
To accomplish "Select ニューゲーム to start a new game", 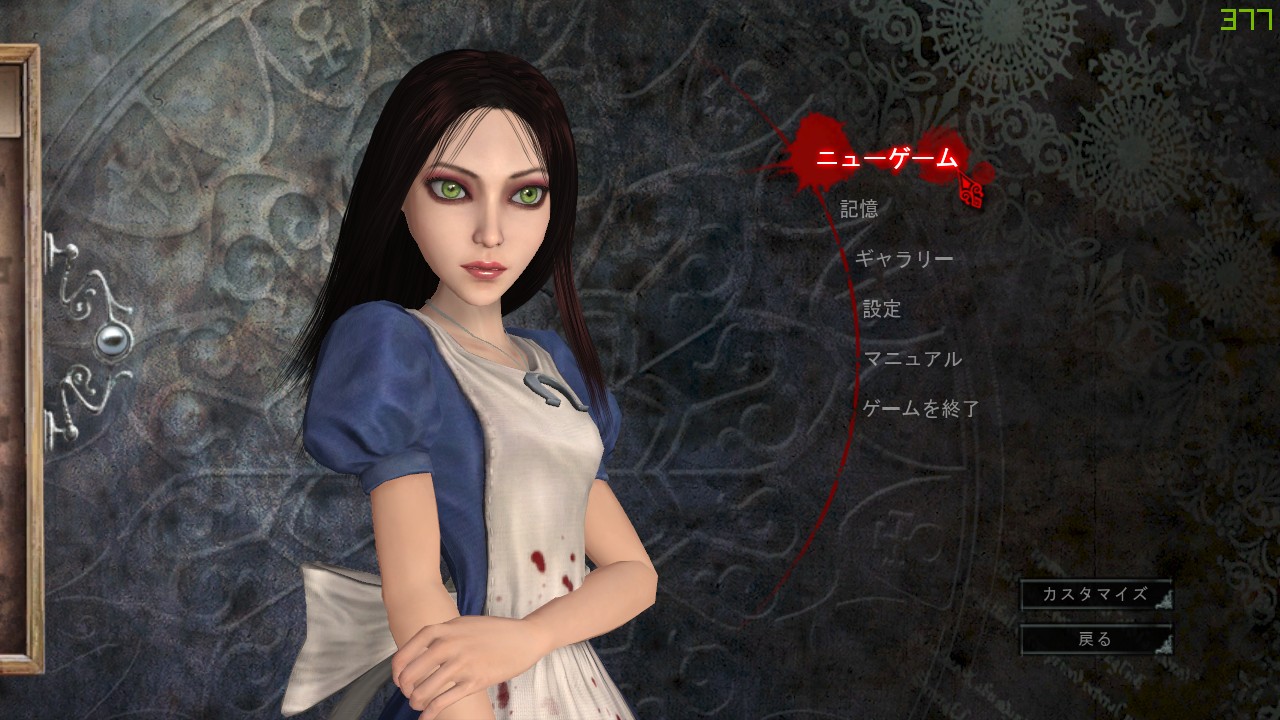I will pyautogui.click(x=885, y=156).
